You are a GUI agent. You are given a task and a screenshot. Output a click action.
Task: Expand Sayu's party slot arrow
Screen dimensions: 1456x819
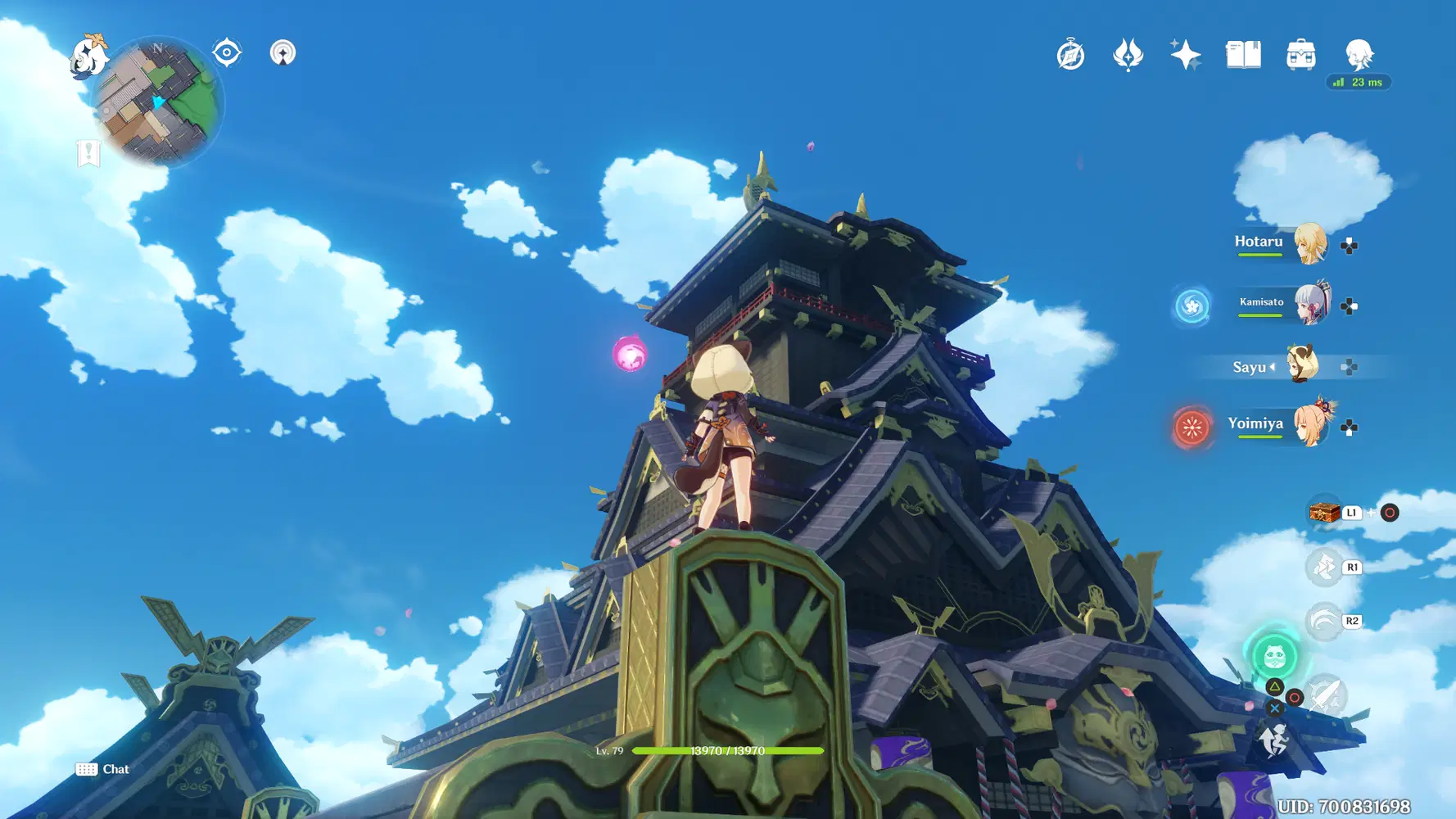pyautogui.click(x=1272, y=367)
